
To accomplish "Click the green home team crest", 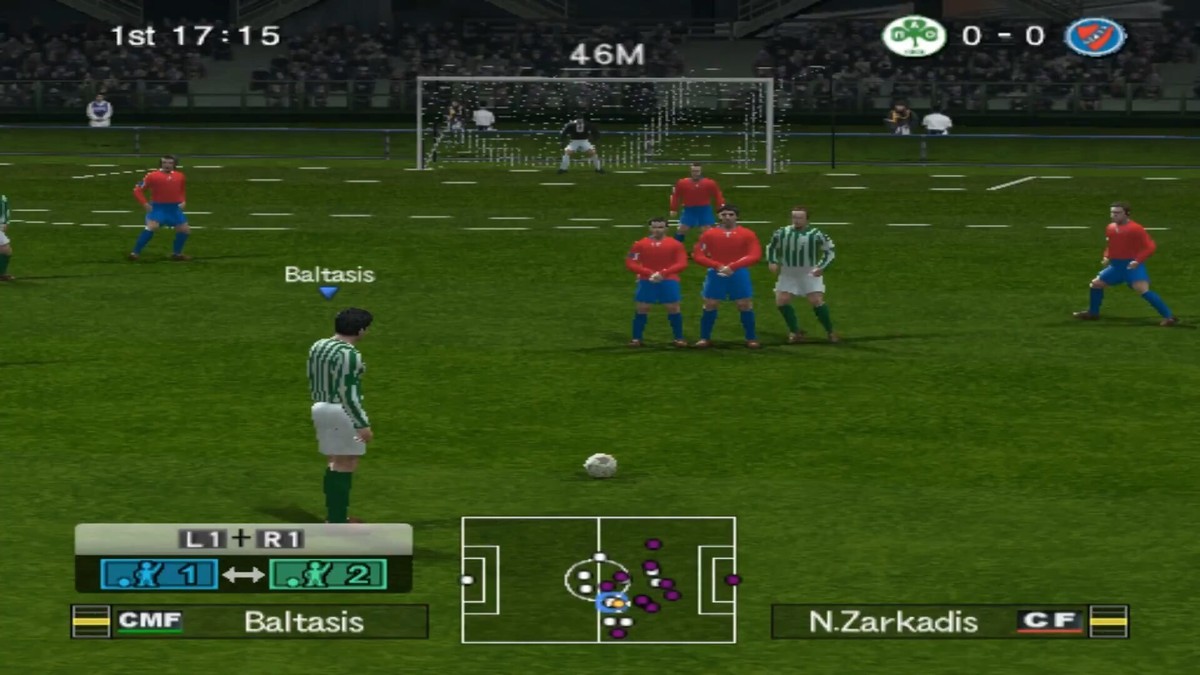I will tap(914, 37).
